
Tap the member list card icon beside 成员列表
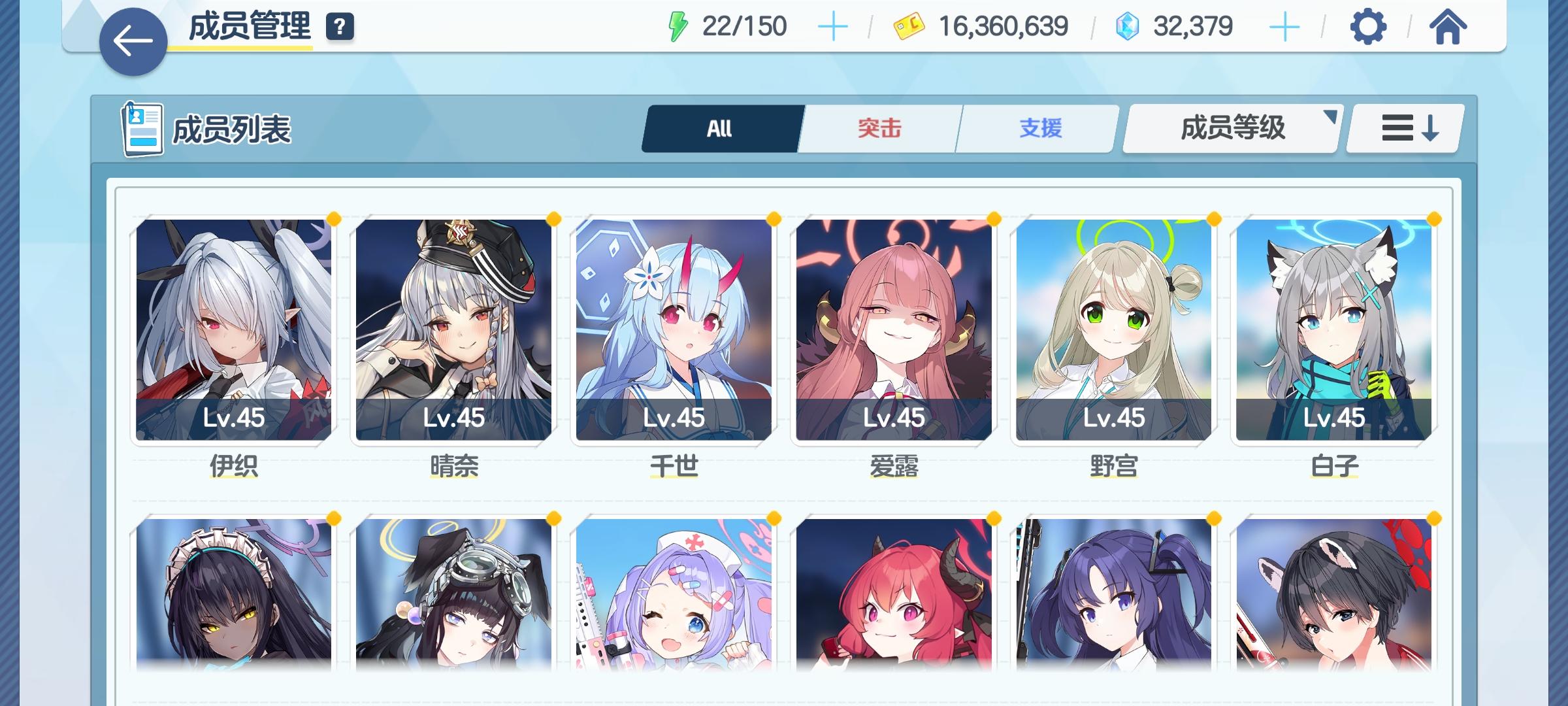click(x=144, y=128)
